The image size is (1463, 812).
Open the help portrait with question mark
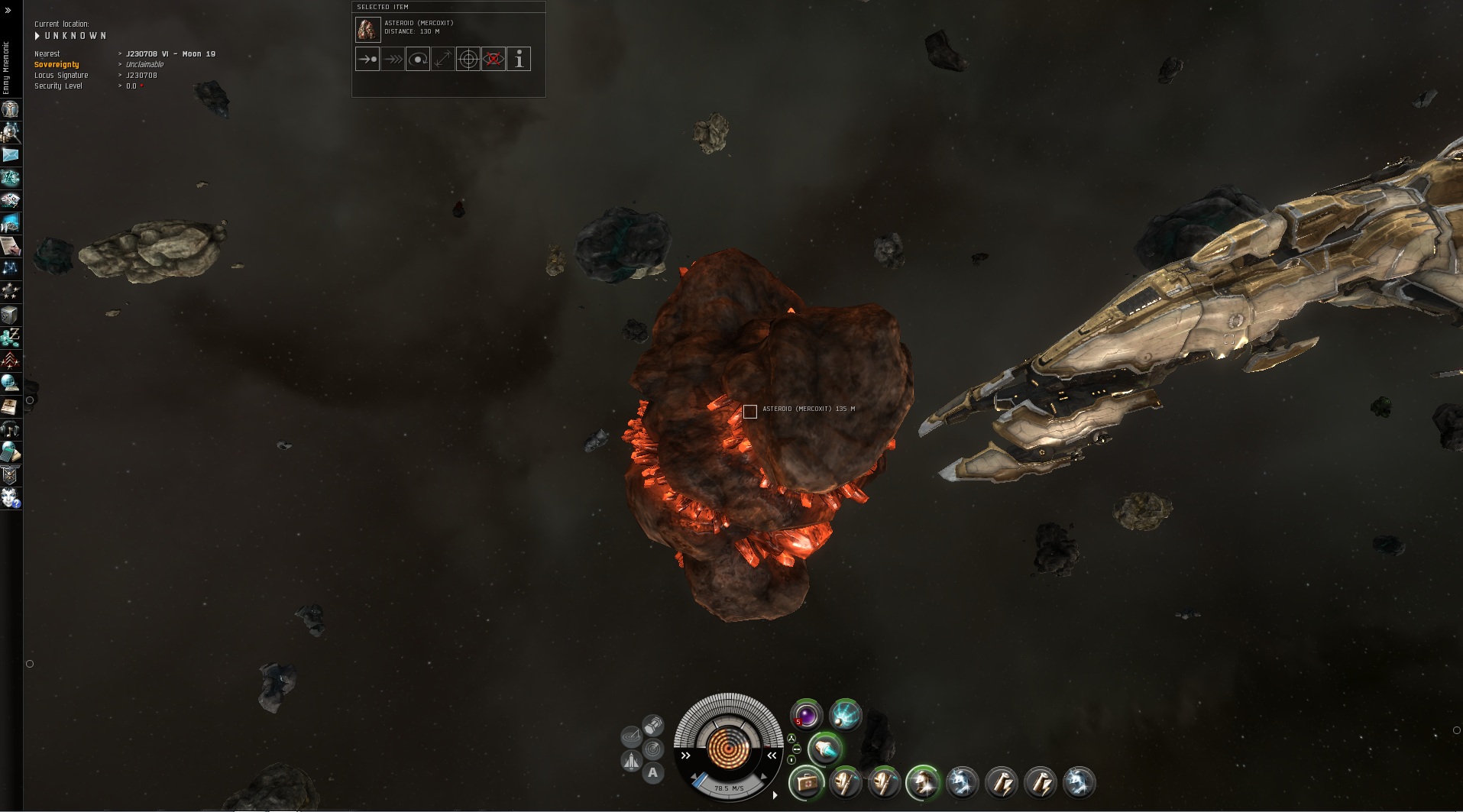(x=11, y=498)
